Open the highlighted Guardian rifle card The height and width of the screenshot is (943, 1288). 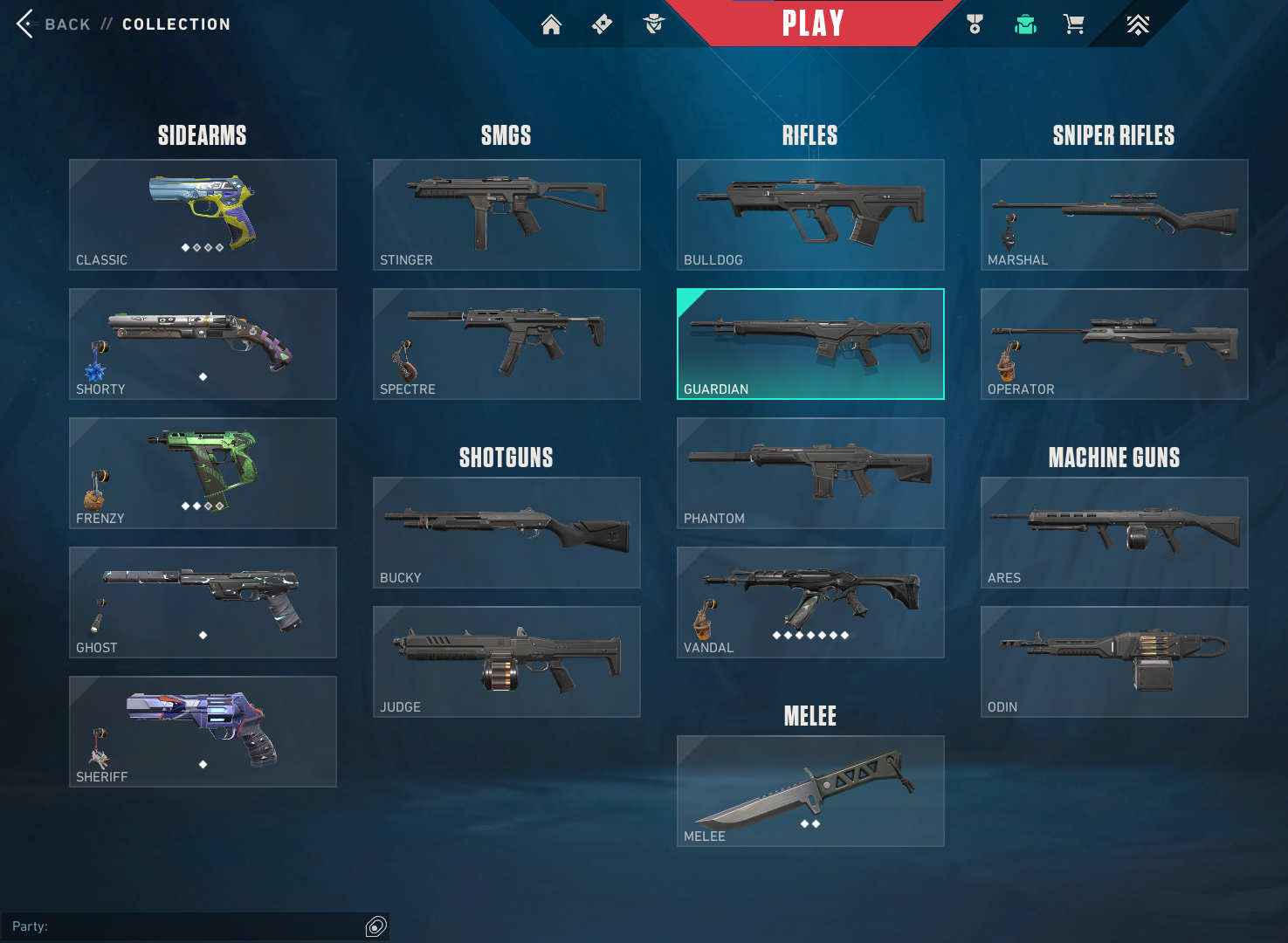tap(809, 344)
